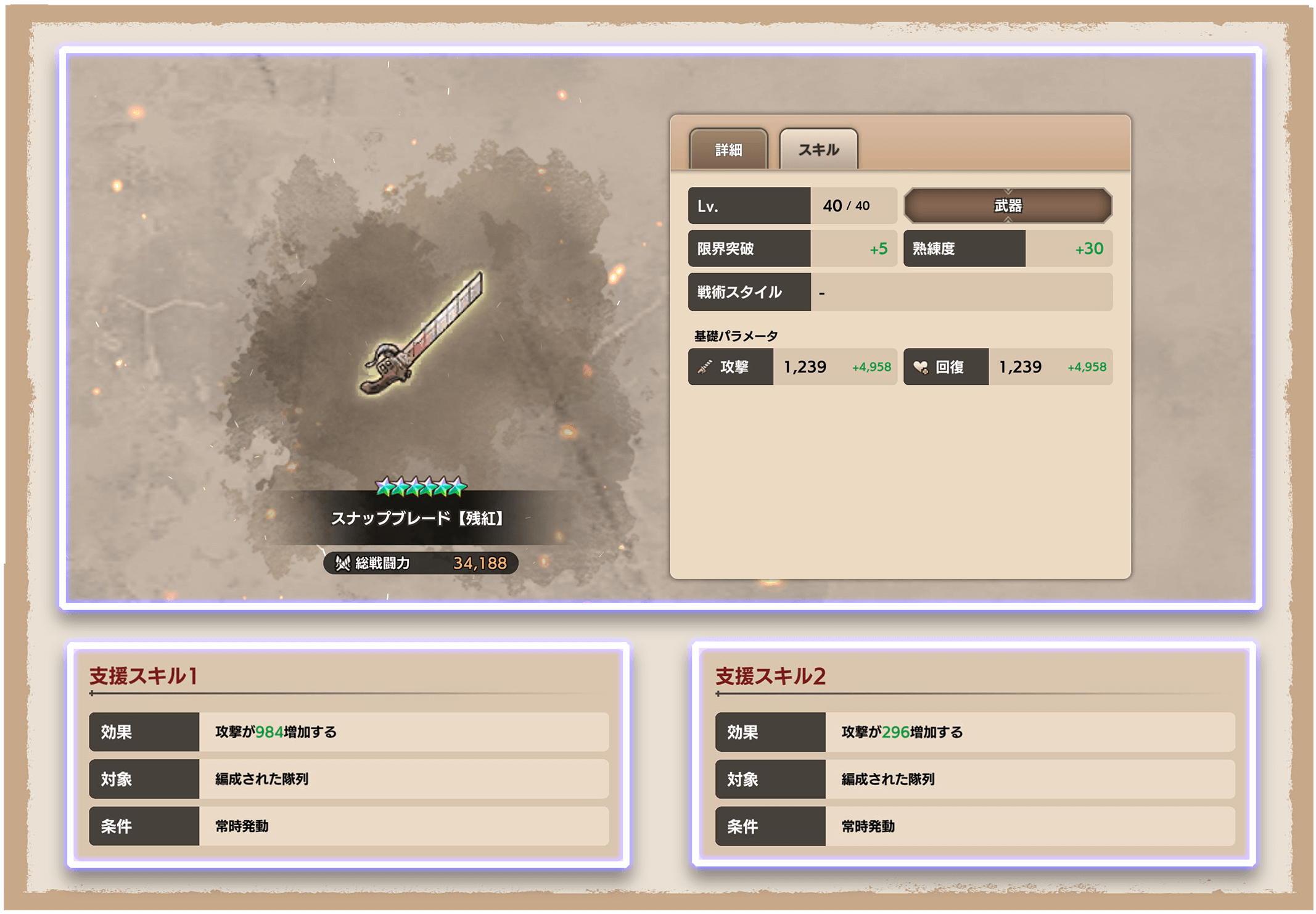
Task: Click the 限界突破 +5 value
Action: point(878,249)
